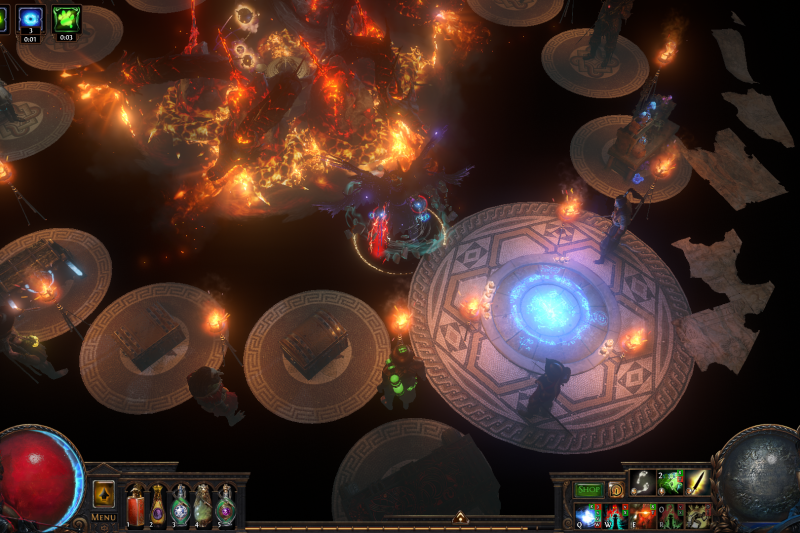The width and height of the screenshot is (800, 533).
Task: Activate the red hooded skill on R
Action: click(669, 515)
